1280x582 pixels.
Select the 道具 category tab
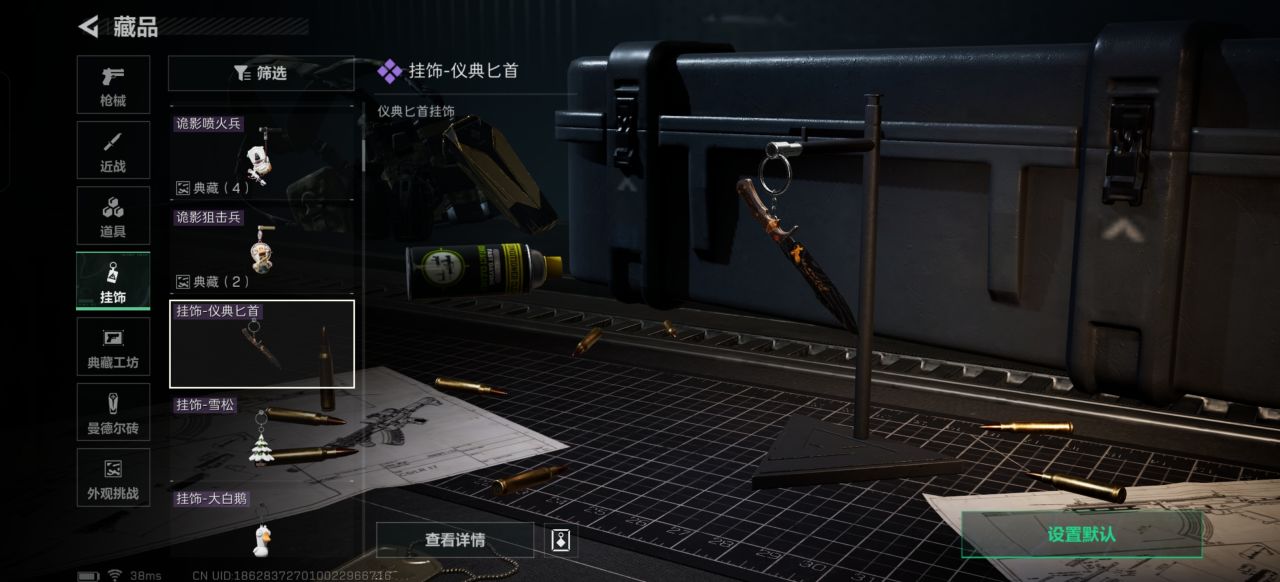coord(113,216)
